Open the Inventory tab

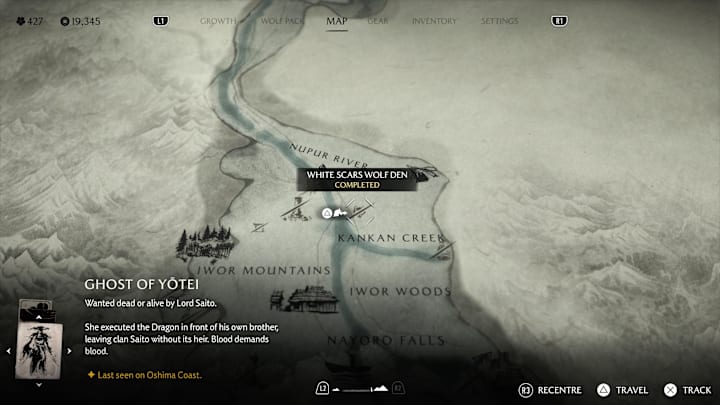434,21
